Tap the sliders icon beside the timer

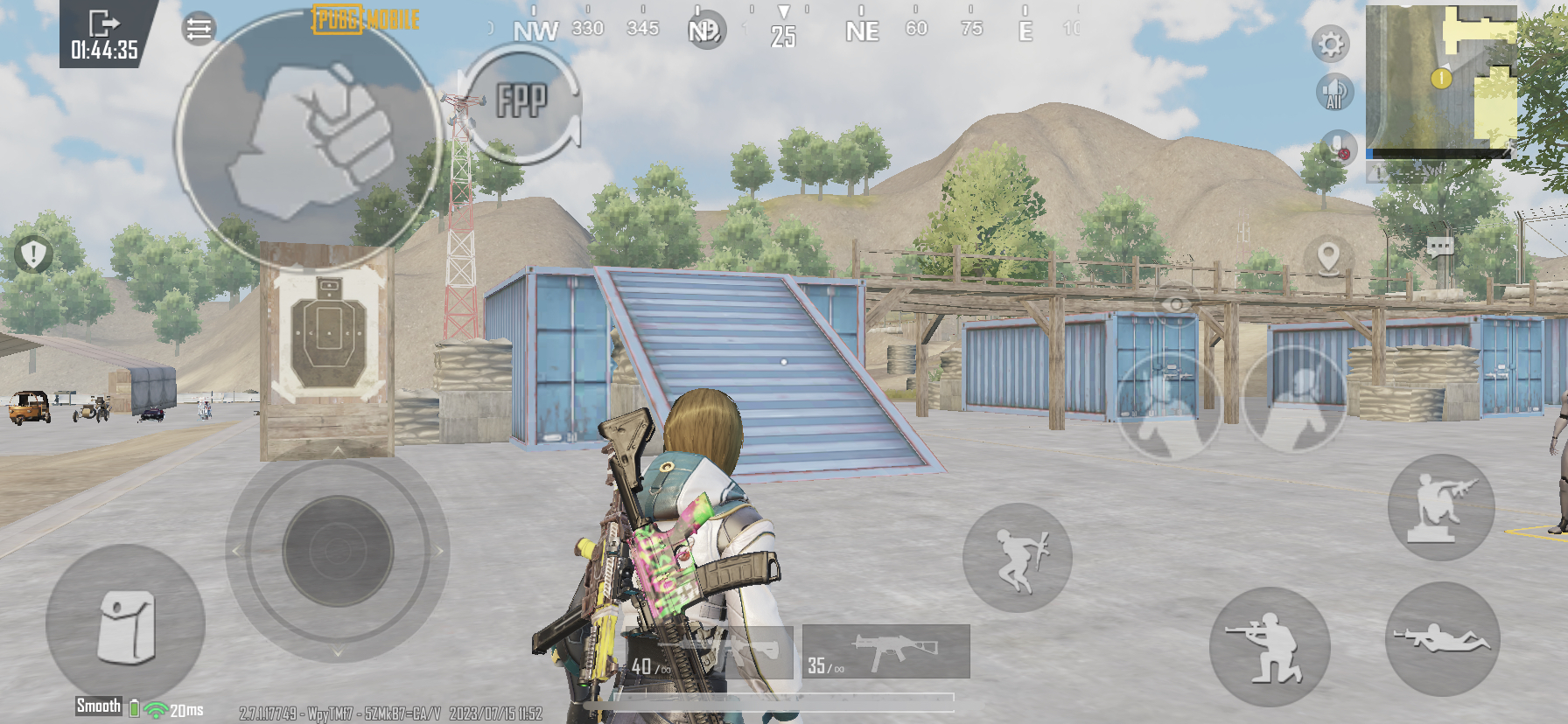199,29
